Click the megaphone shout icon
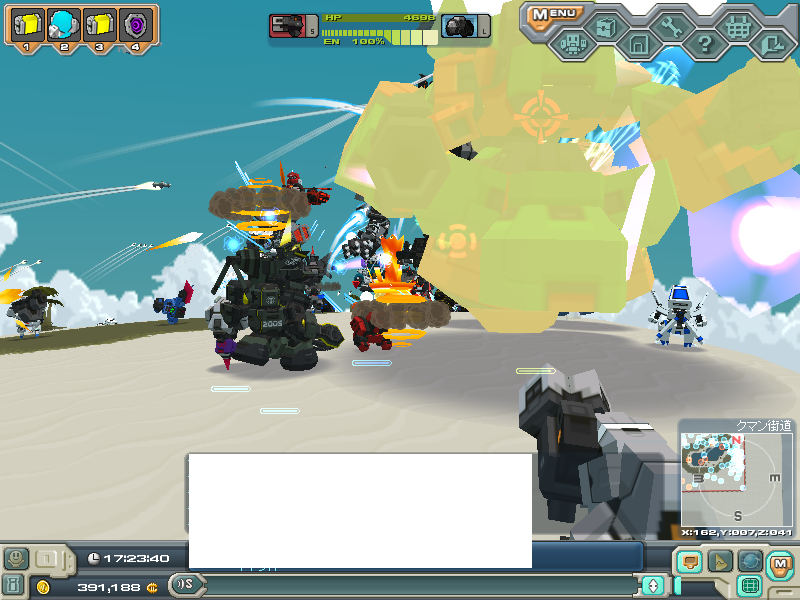800x600 pixels. 720,562
